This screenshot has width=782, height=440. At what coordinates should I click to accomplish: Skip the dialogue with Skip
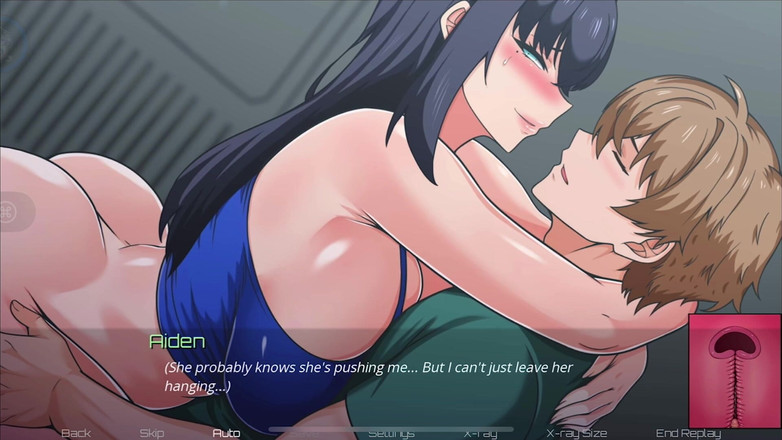tap(152, 433)
